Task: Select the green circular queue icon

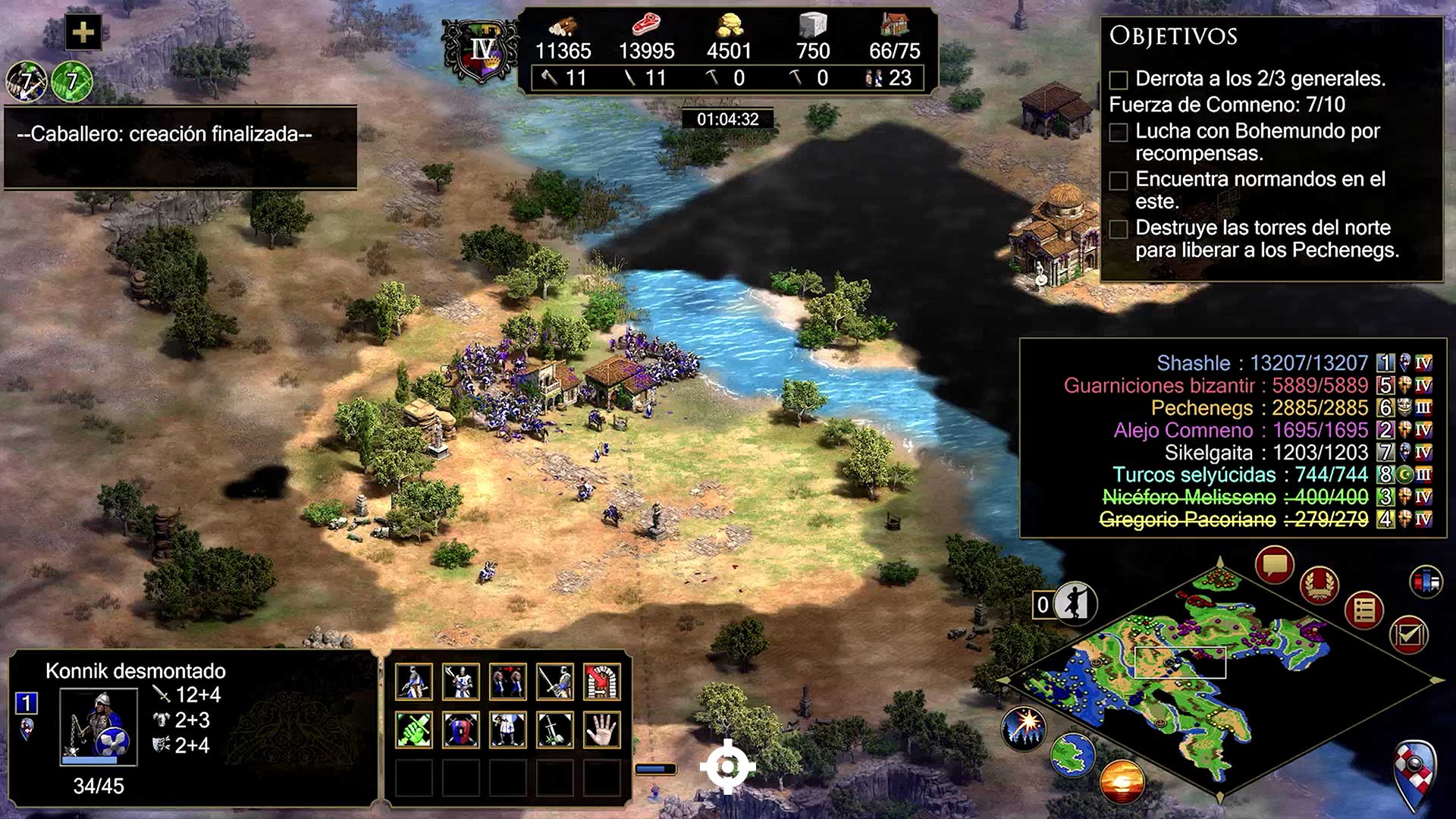Action: click(x=72, y=81)
